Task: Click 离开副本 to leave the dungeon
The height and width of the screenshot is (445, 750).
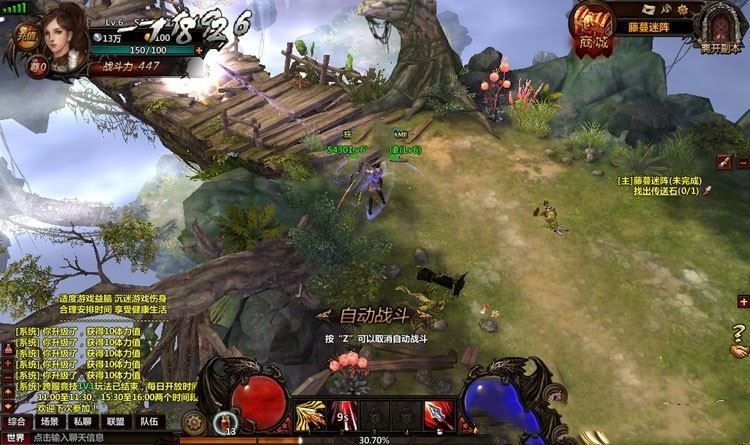Action: (x=723, y=28)
